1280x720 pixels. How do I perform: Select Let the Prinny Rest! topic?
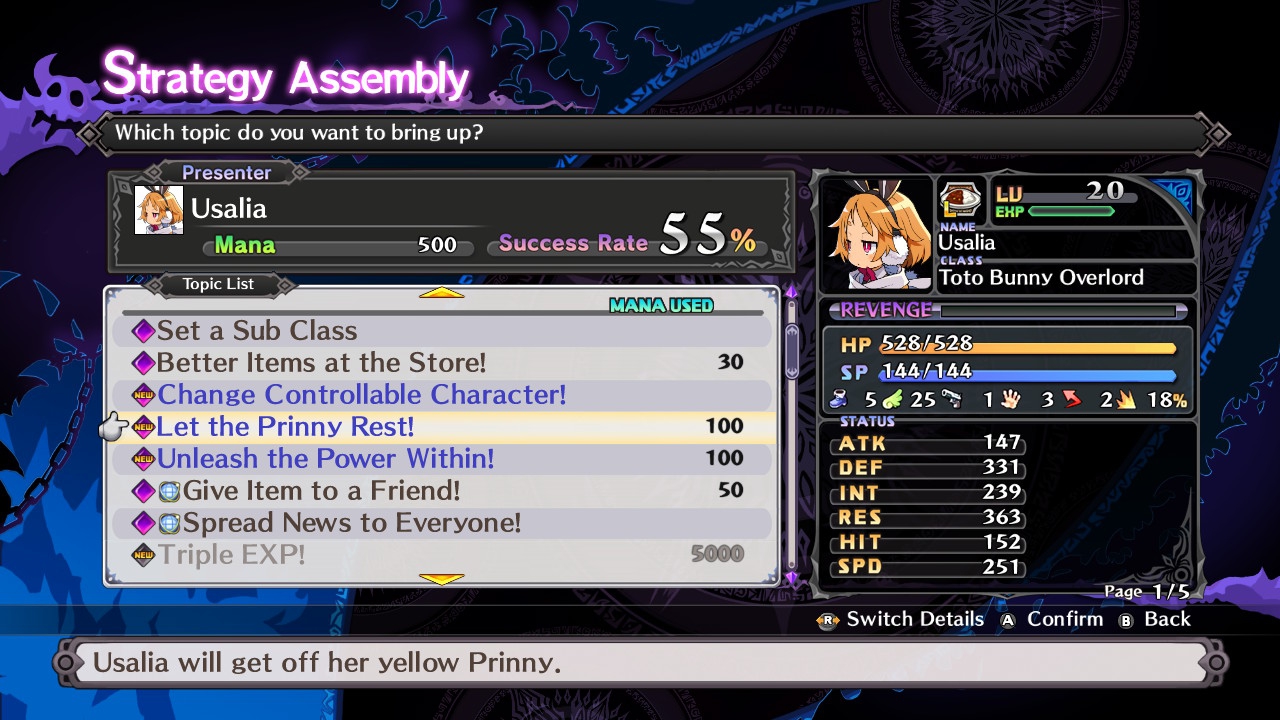285,427
